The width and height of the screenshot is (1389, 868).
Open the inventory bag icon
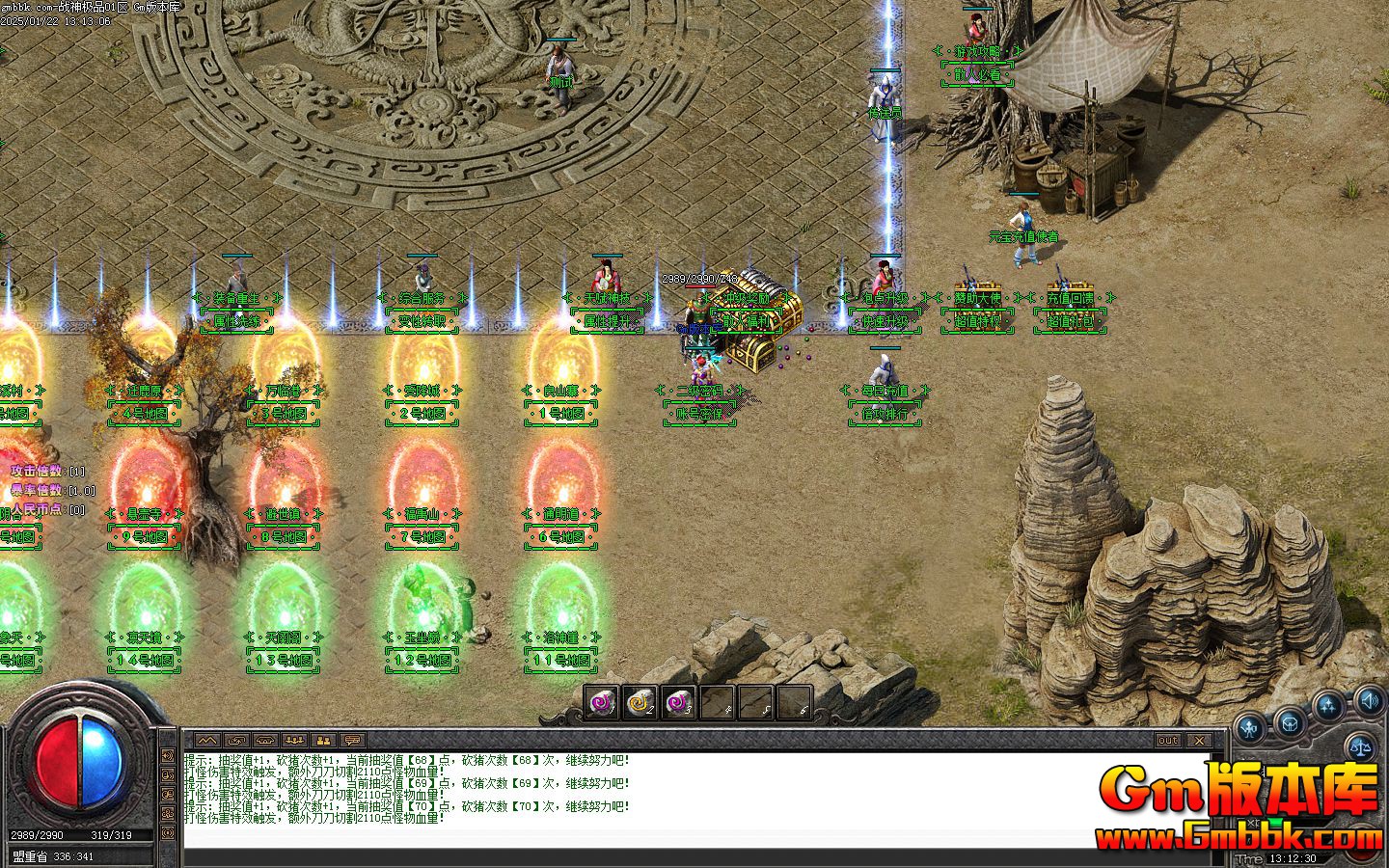(1290, 722)
